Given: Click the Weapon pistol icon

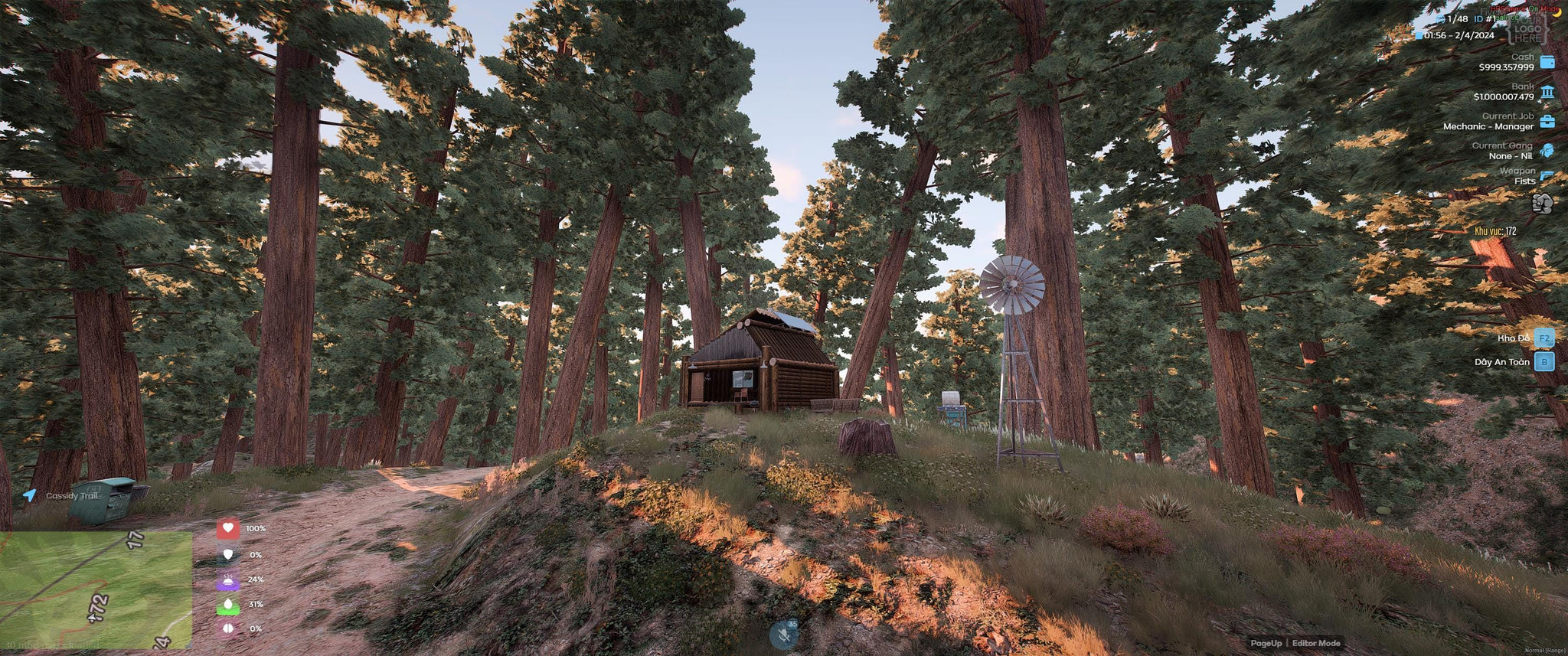Looking at the screenshot, I should point(1547,176).
